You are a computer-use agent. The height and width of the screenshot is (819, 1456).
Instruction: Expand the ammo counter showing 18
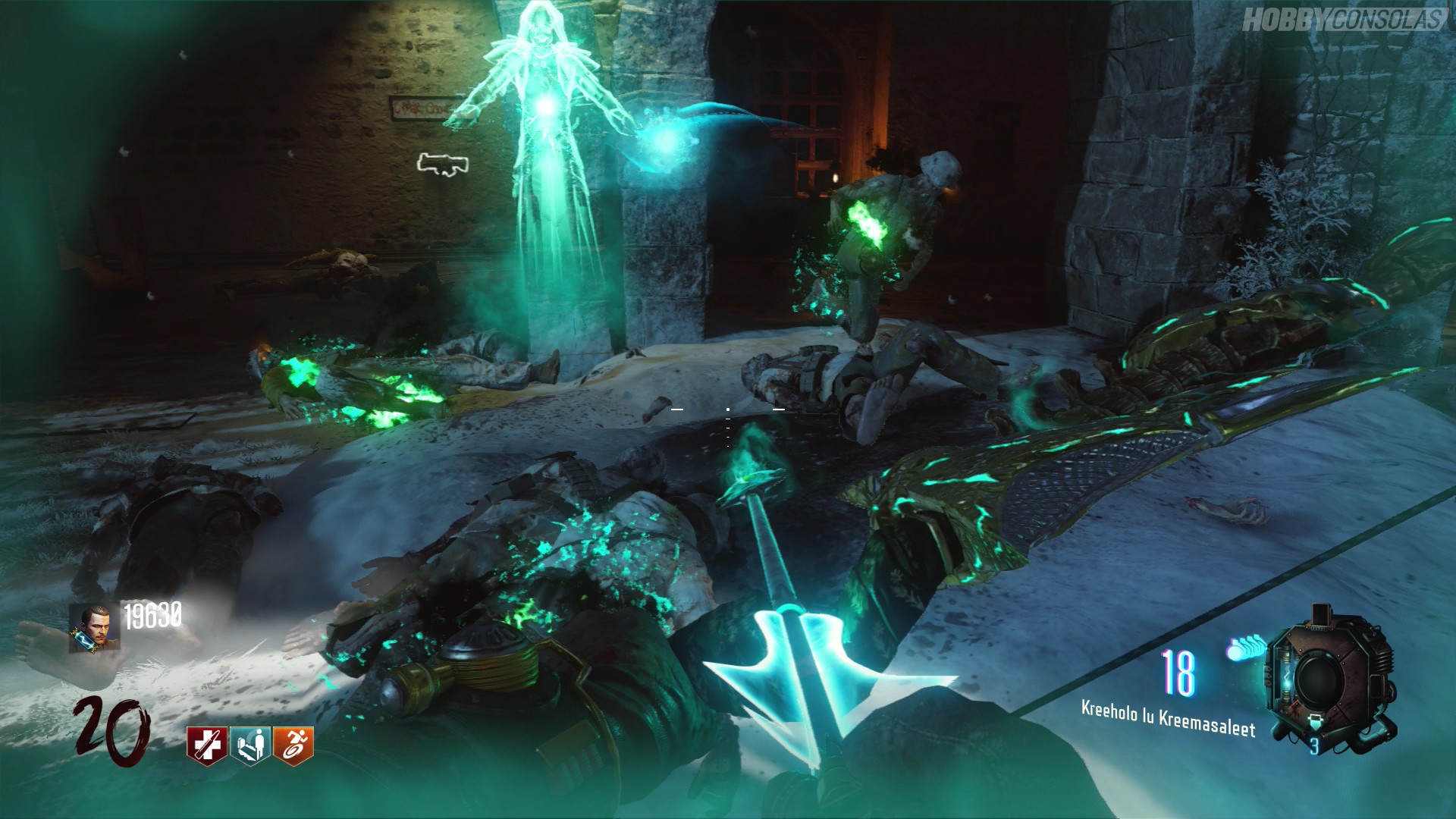(1179, 673)
